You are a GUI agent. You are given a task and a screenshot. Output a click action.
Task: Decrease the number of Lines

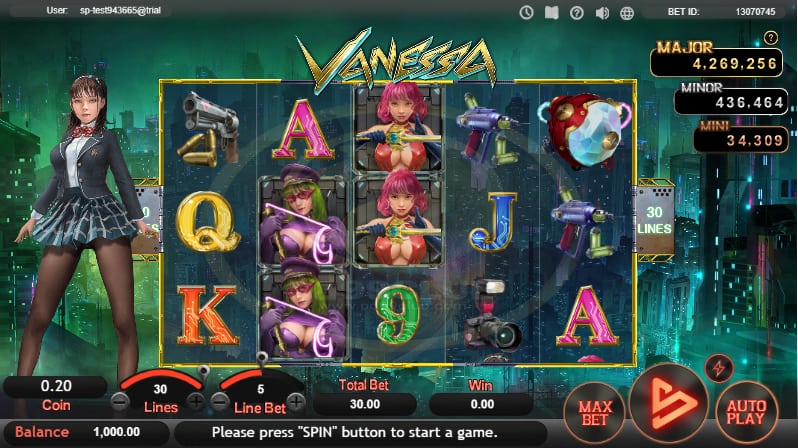click(x=119, y=402)
